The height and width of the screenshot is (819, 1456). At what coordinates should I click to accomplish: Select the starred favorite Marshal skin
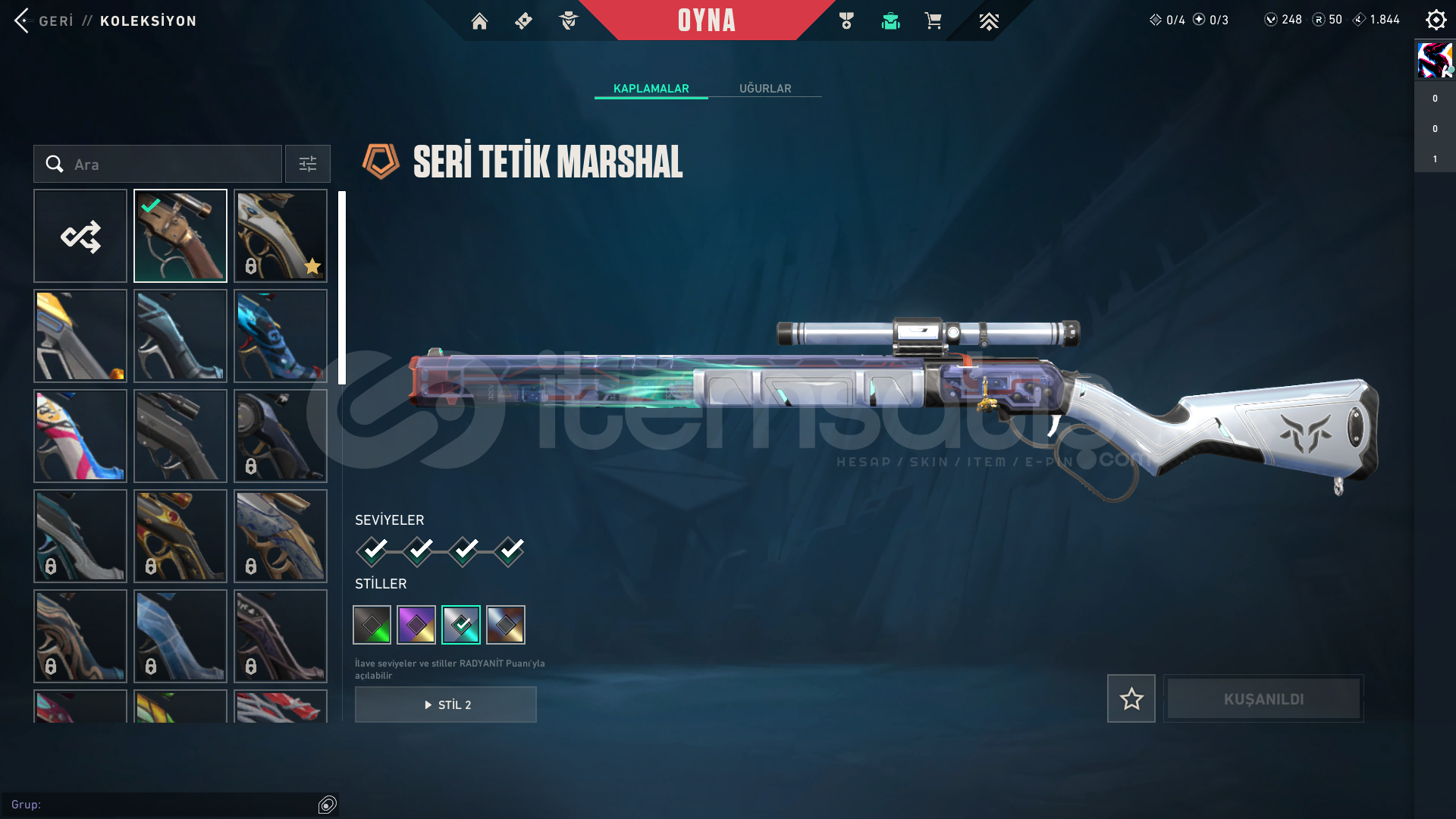281,236
